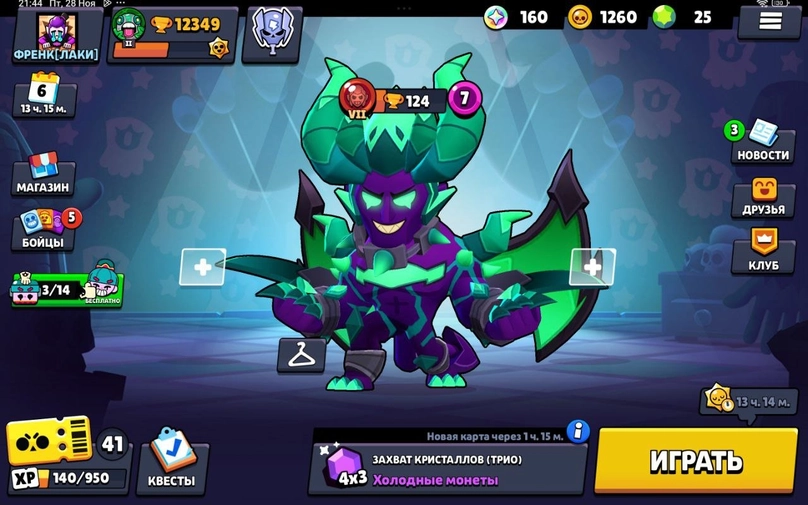Change the Захват кристаллов game mode
The height and width of the screenshot is (505, 808).
(447, 469)
